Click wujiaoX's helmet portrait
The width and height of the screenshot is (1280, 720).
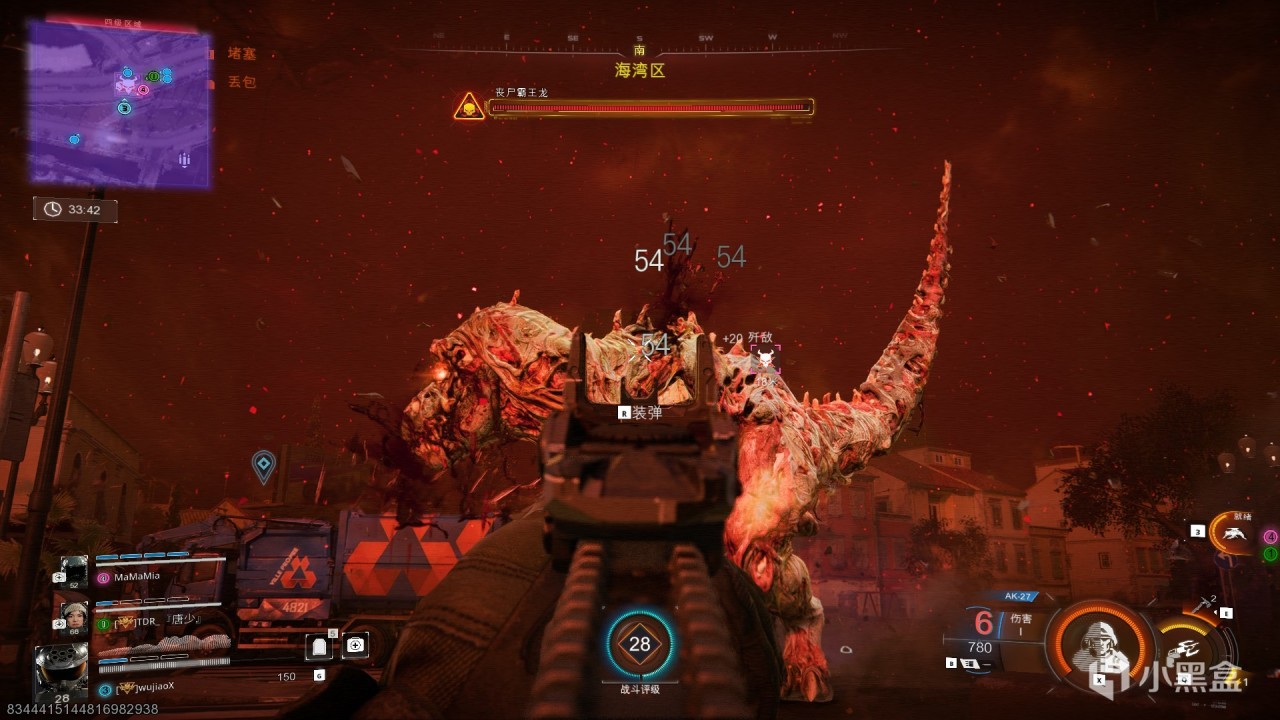[x=61, y=668]
